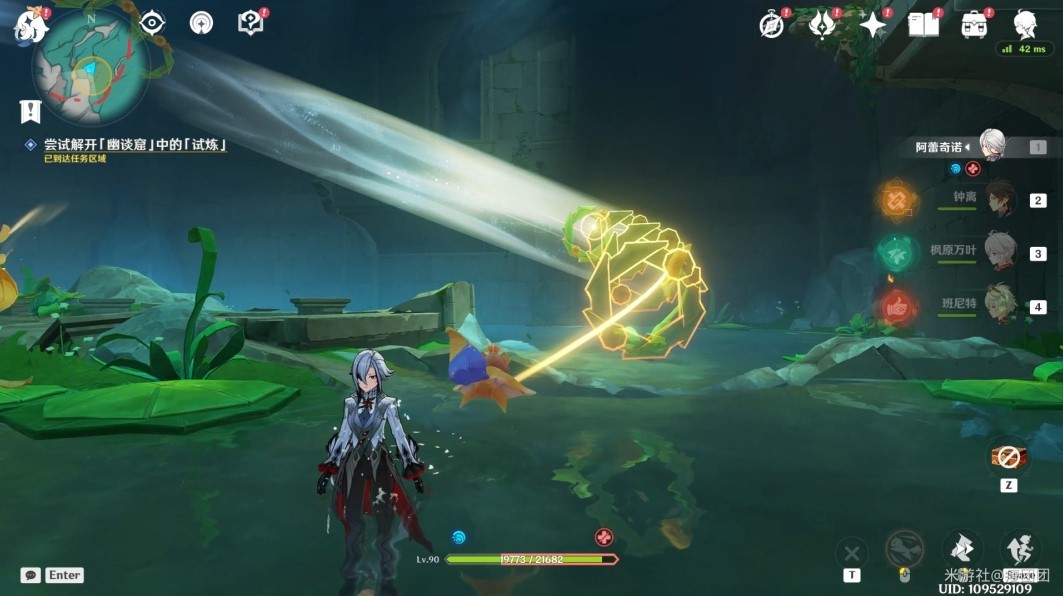This screenshot has height=596, width=1063.
Task: Open the question-mark tutorial book icon
Action: click(250, 23)
